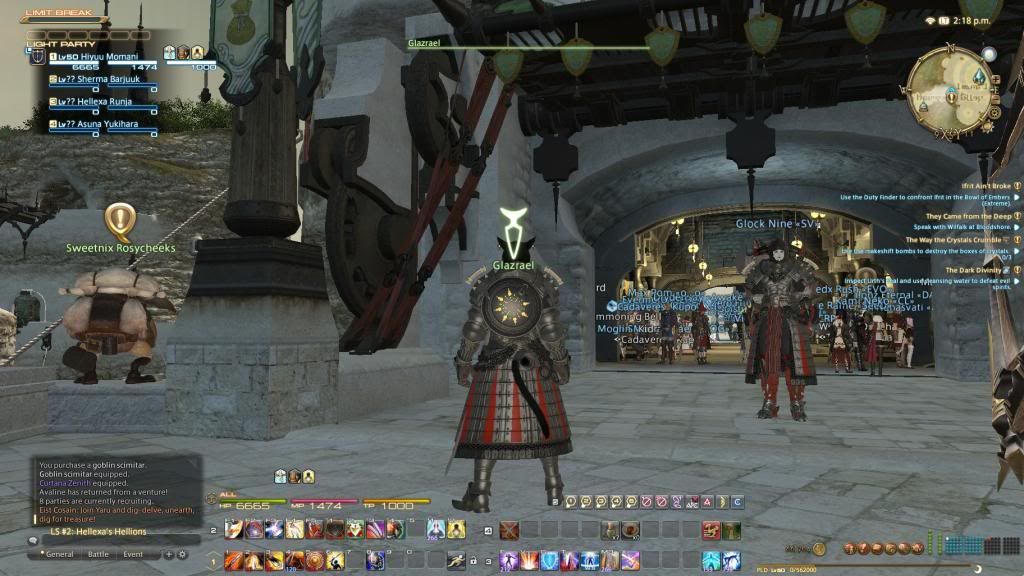Open the Event chat tab

(133, 554)
